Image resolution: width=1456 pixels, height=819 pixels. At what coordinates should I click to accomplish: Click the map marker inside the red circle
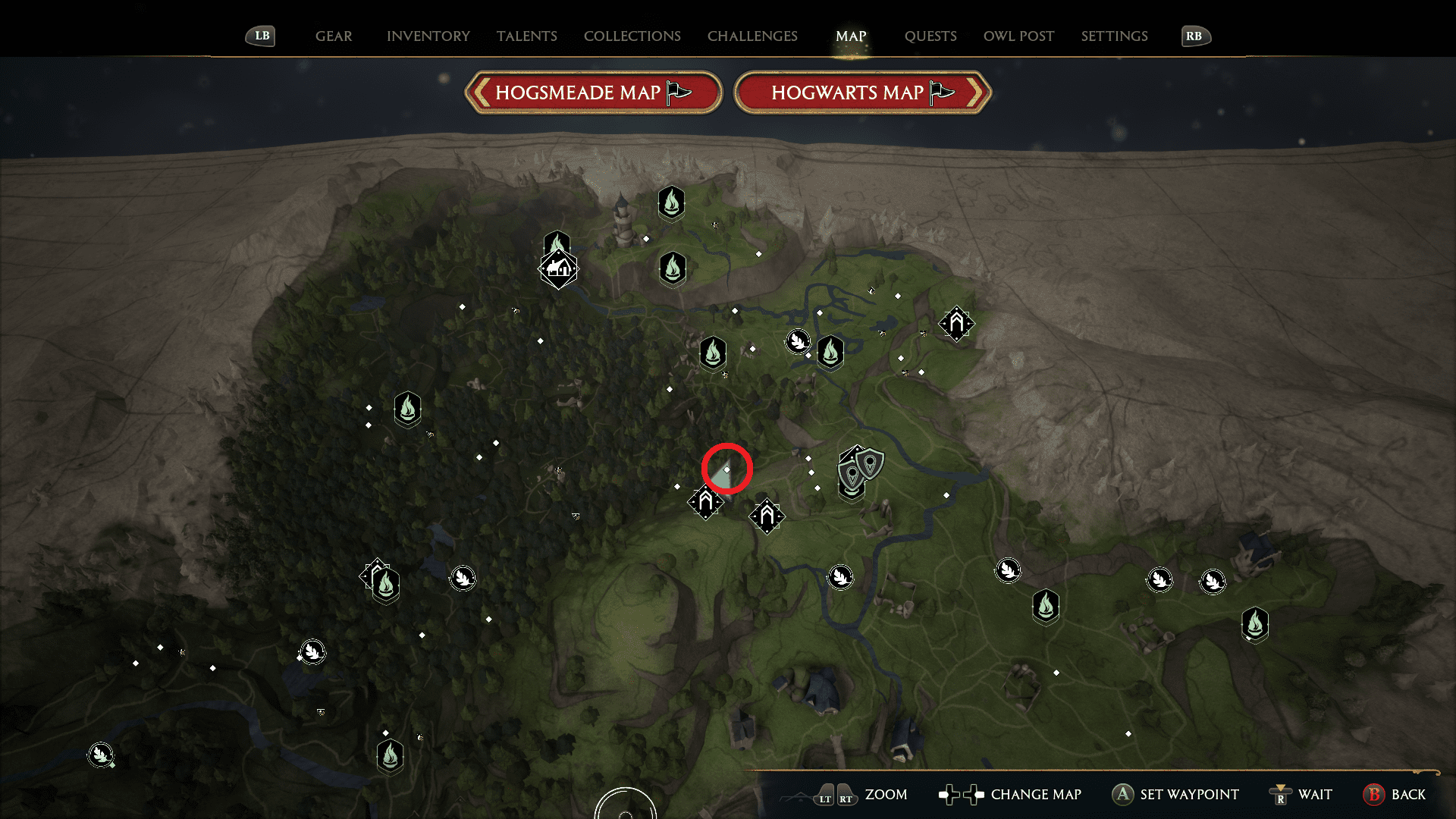tap(726, 470)
